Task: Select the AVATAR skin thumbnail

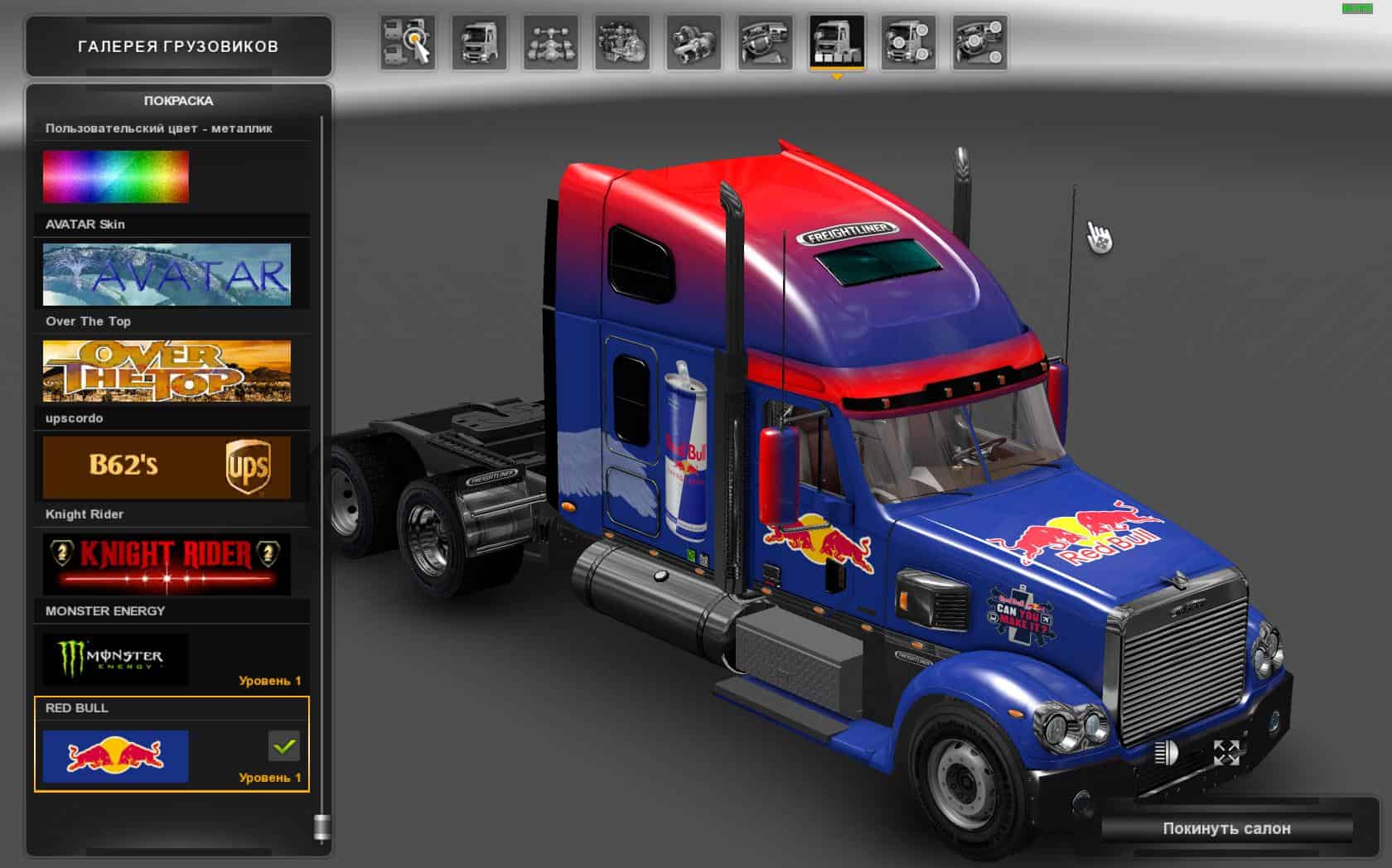Action: pos(167,274)
